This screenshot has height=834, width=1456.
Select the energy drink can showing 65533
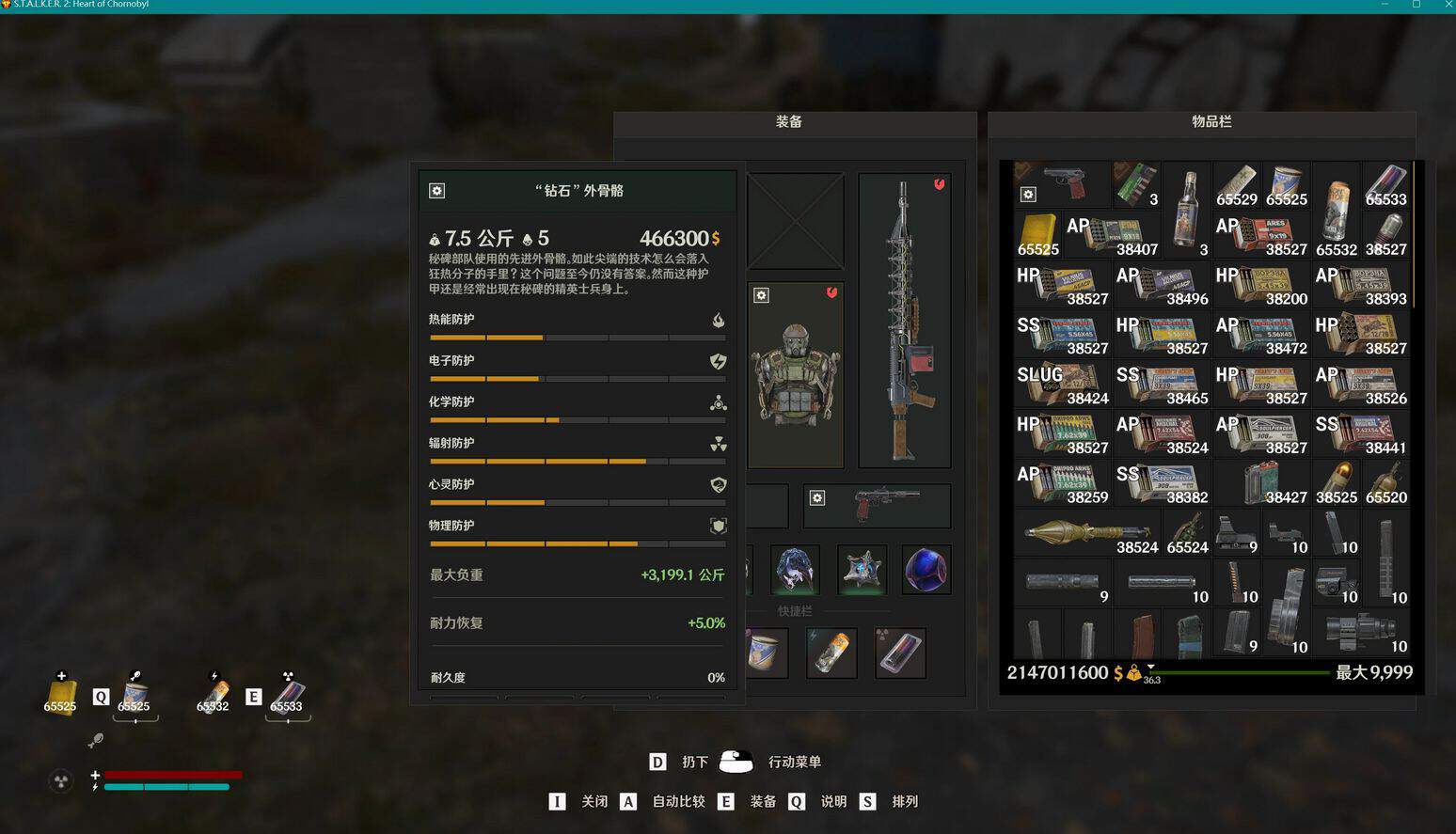[x=1385, y=184]
